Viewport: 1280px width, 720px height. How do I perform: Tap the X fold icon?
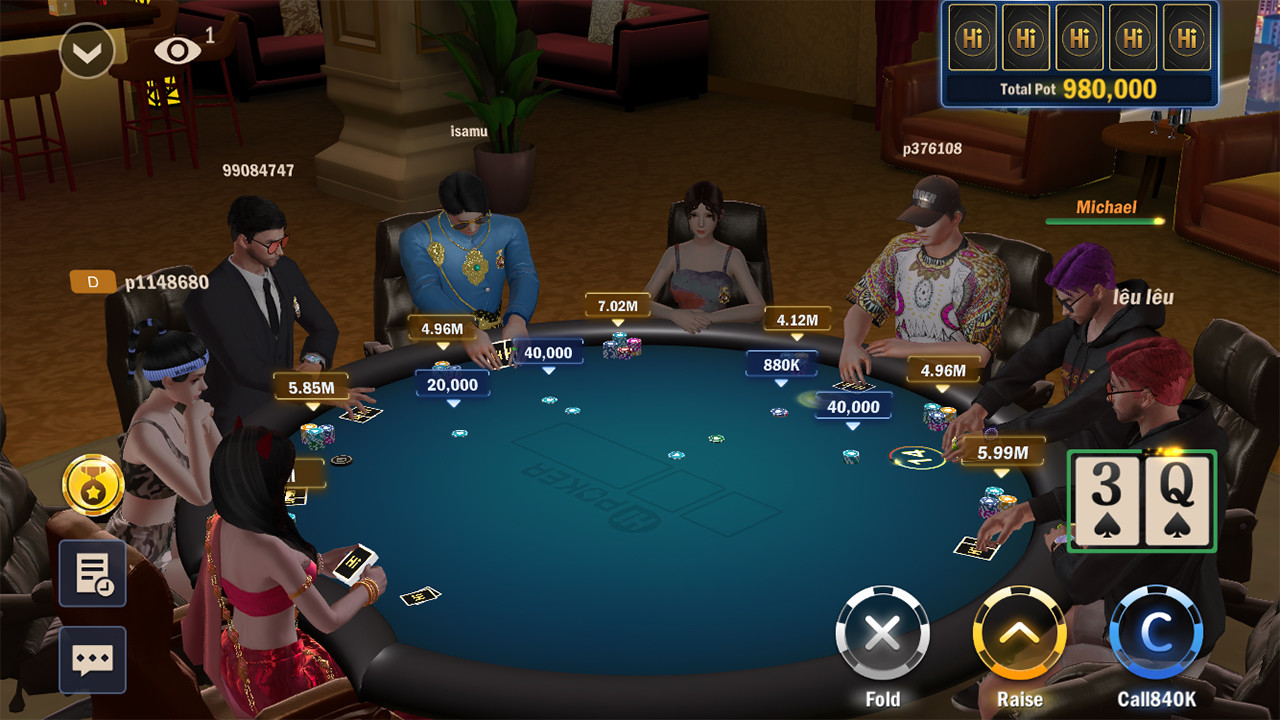tap(881, 631)
